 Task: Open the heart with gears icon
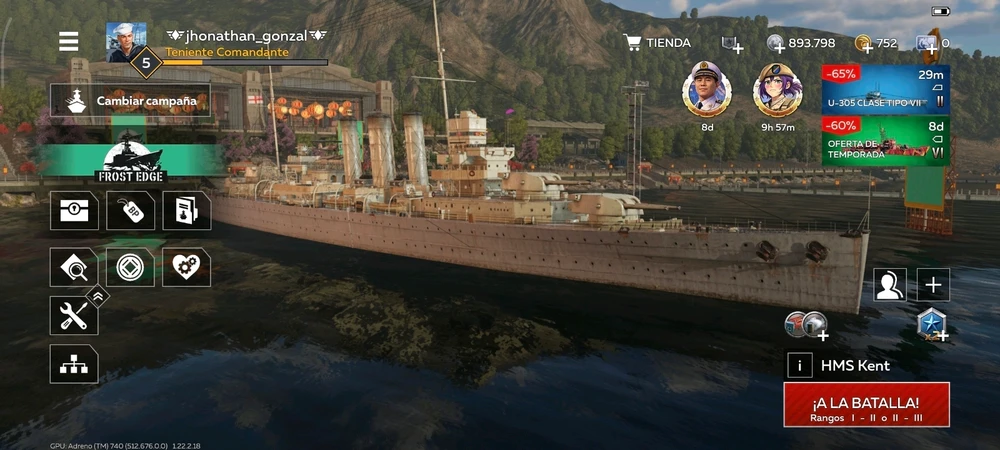coord(186,267)
